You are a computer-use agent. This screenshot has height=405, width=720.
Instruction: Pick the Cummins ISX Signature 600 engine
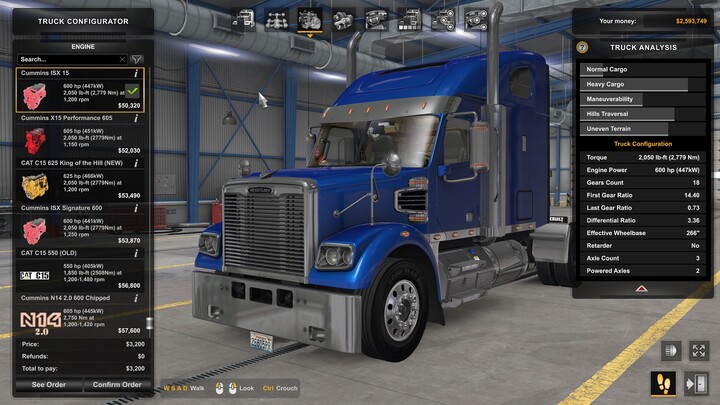tap(80, 227)
